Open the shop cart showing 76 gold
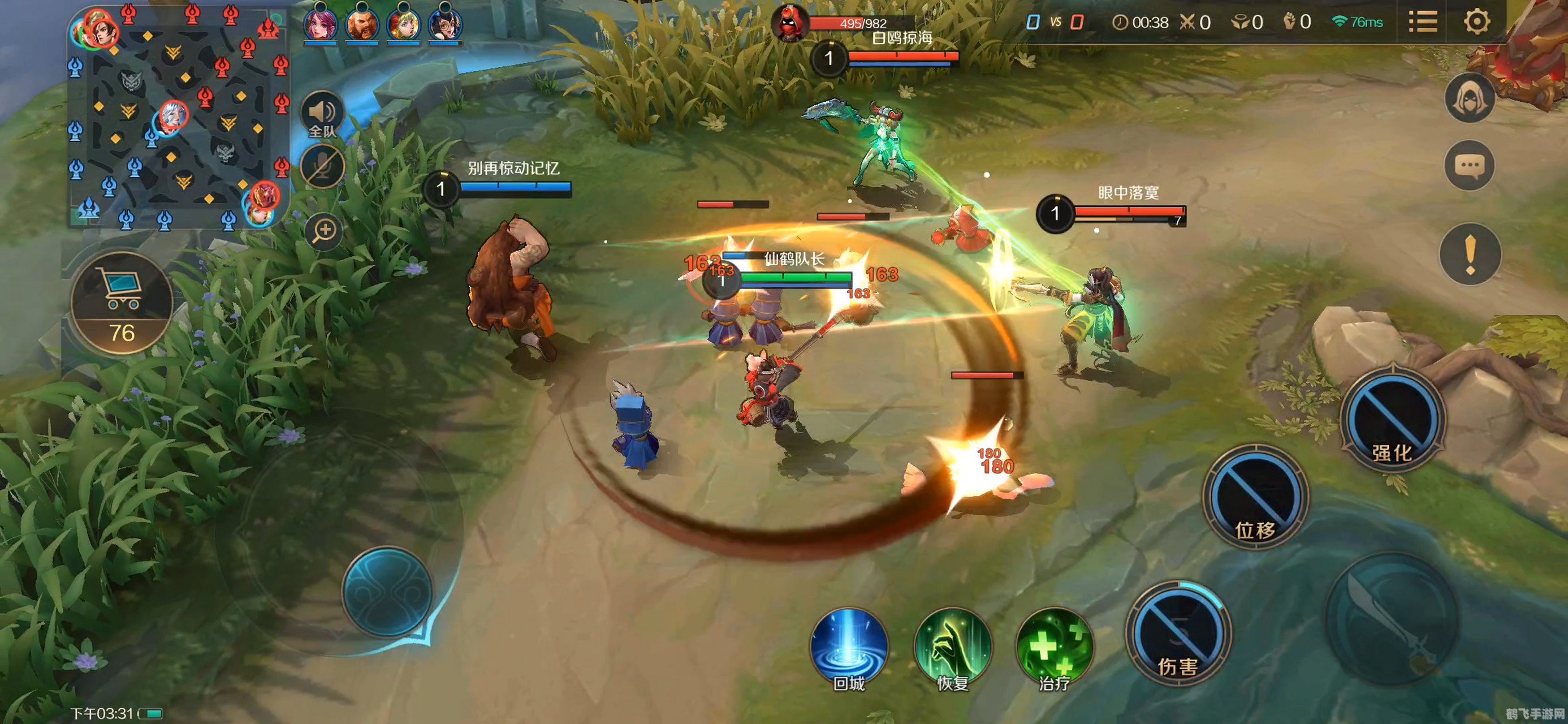 (122, 303)
